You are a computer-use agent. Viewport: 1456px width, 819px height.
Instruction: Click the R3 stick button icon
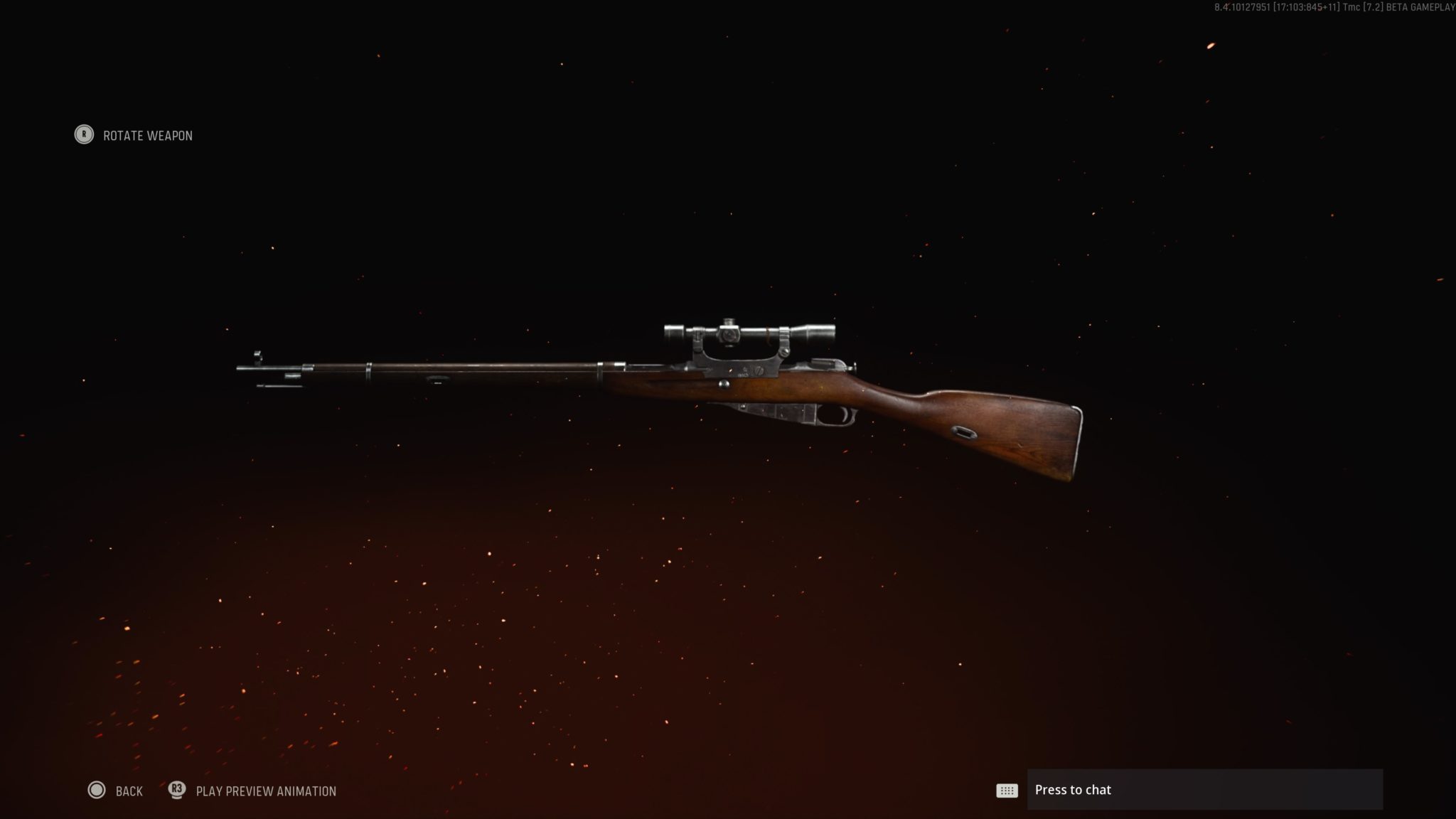tap(178, 791)
